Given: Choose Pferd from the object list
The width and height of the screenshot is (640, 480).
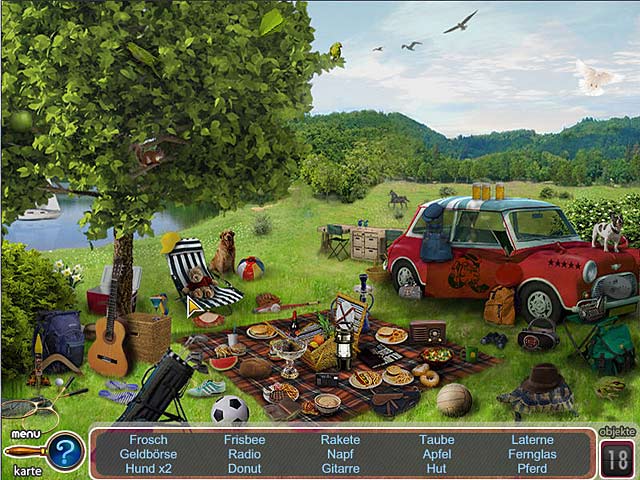Looking at the screenshot, I should click(532, 468).
